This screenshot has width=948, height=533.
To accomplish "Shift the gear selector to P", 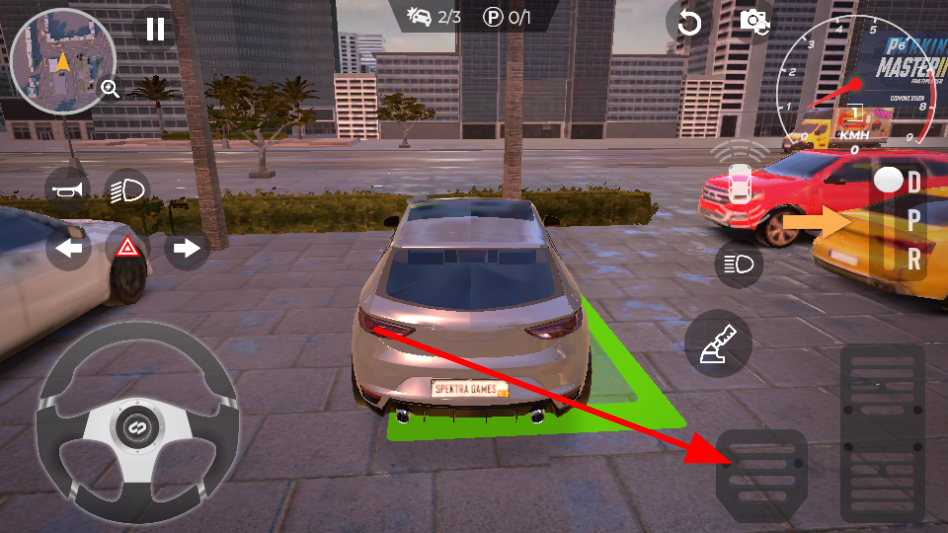I will (x=914, y=221).
